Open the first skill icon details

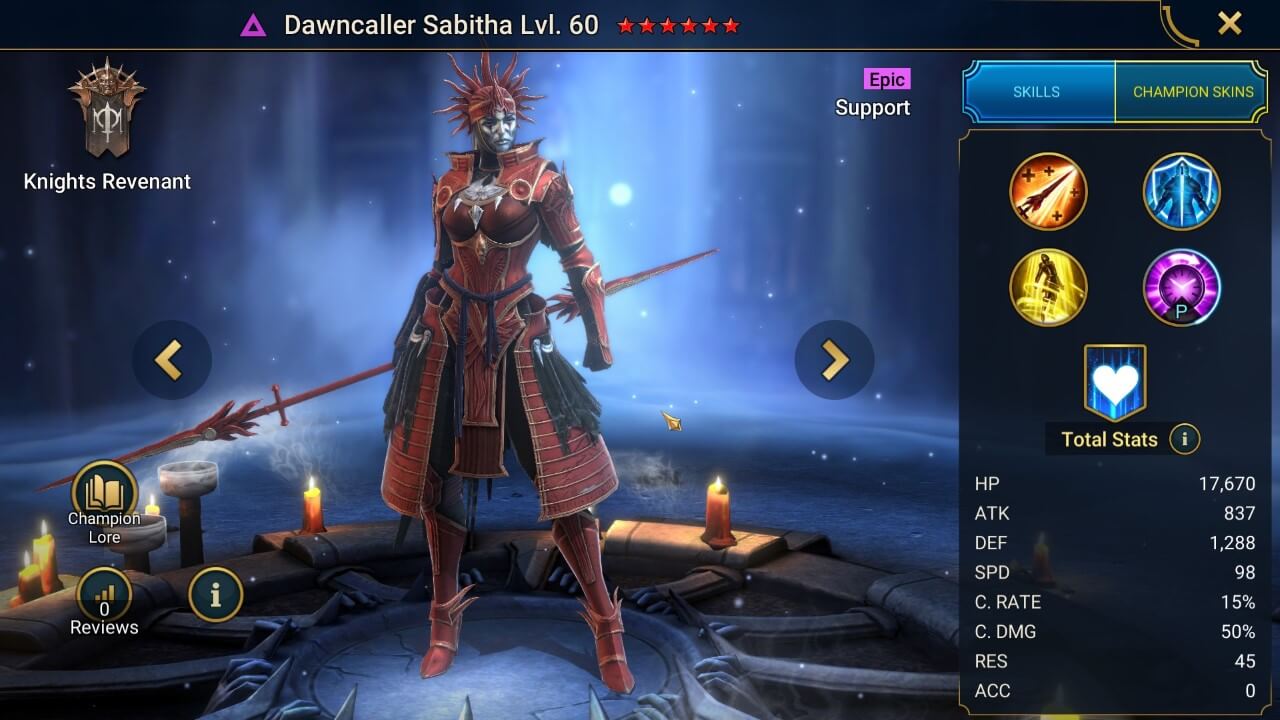(1049, 192)
